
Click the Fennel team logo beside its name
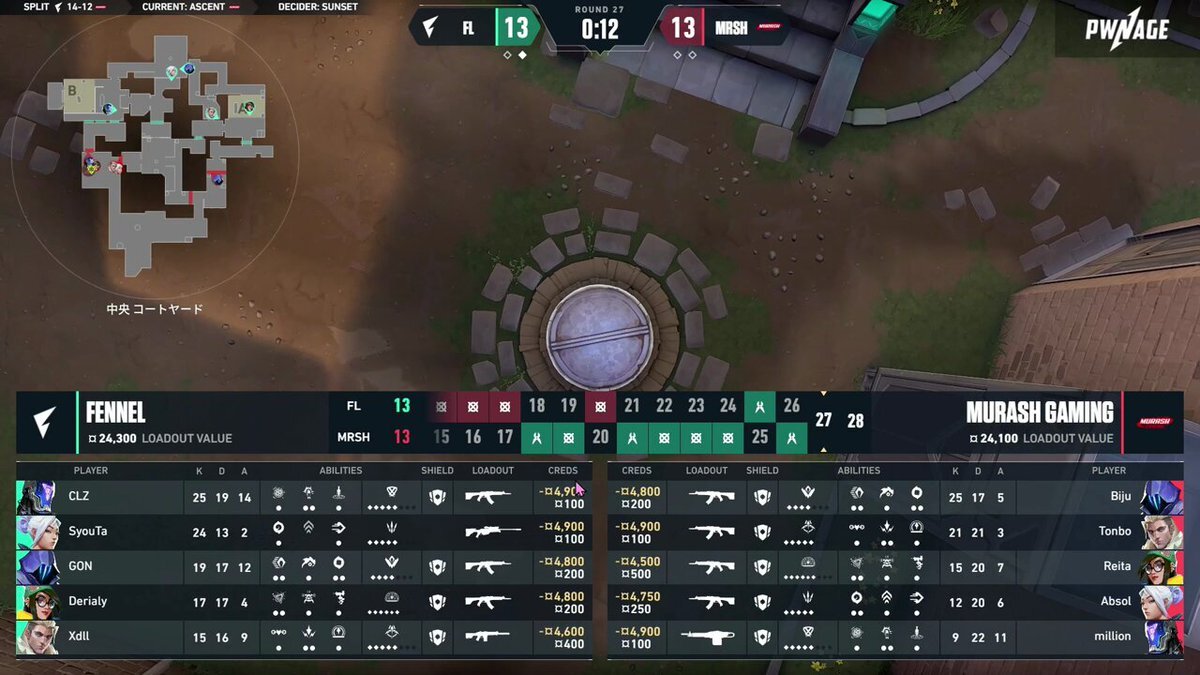pos(45,421)
